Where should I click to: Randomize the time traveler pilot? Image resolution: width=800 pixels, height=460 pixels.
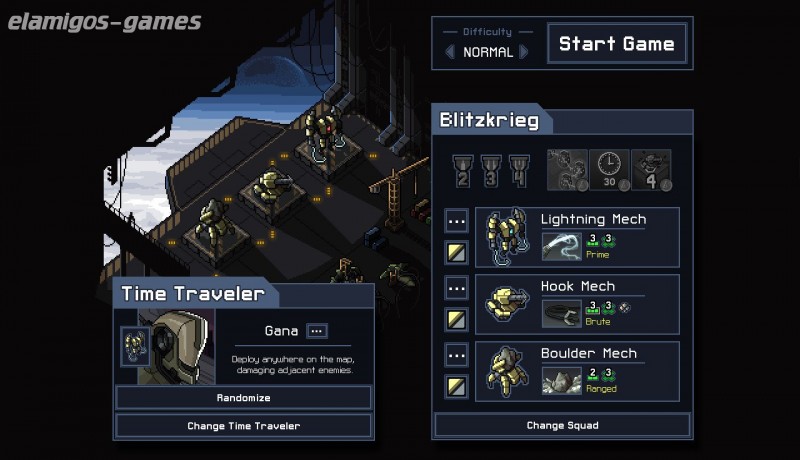pos(244,398)
